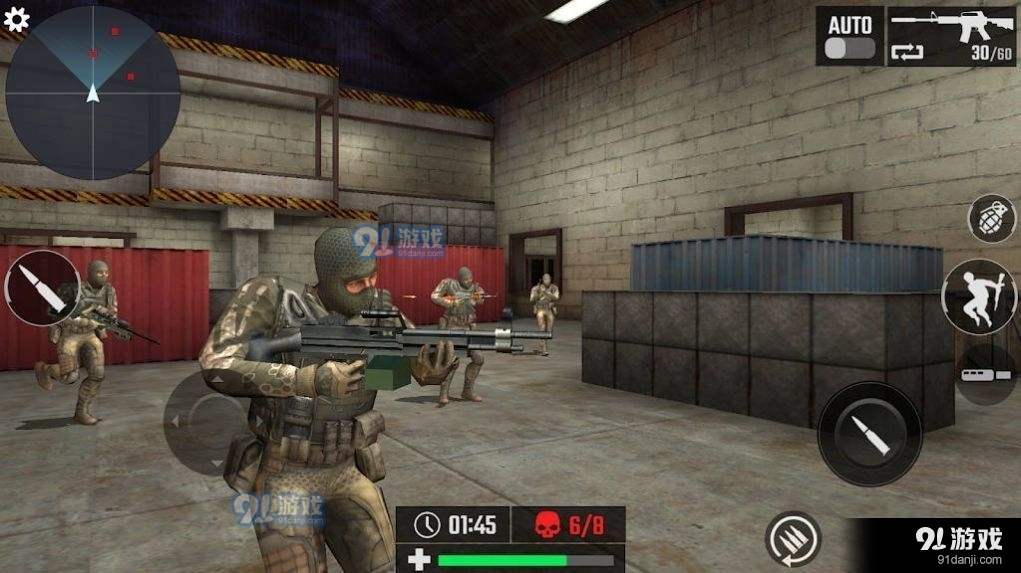Open settings with the gear icon

click(x=17, y=19)
